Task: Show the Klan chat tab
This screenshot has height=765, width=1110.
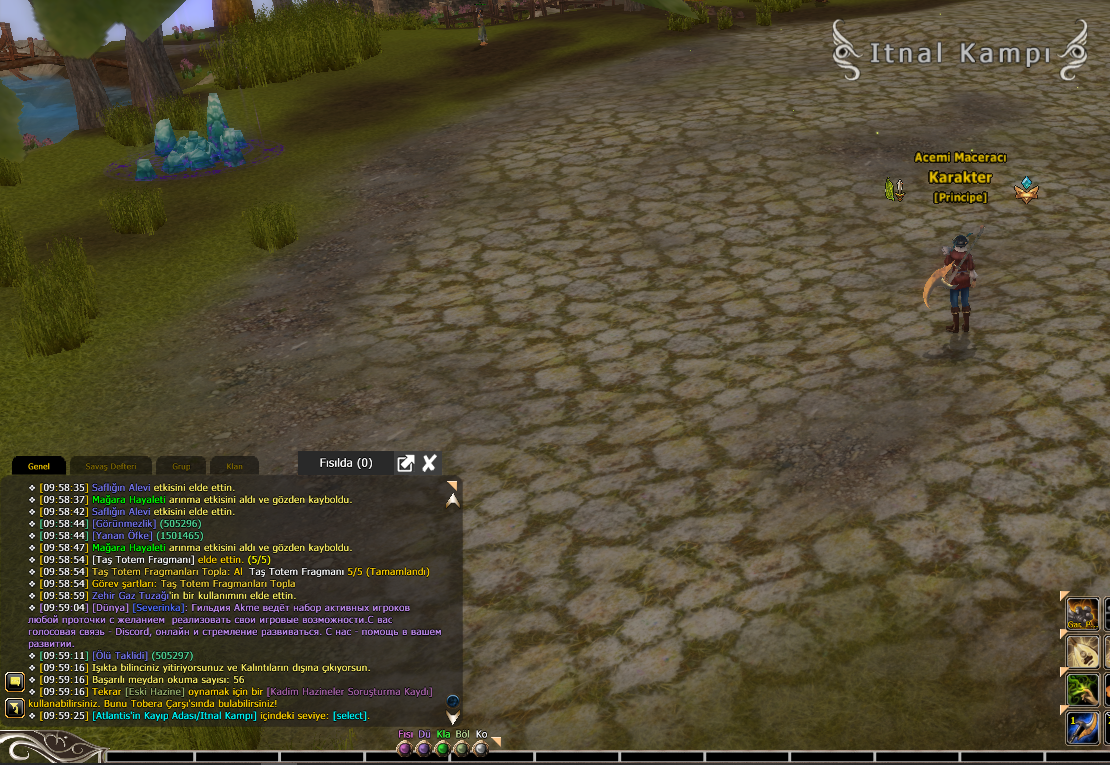Action: click(235, 466)
